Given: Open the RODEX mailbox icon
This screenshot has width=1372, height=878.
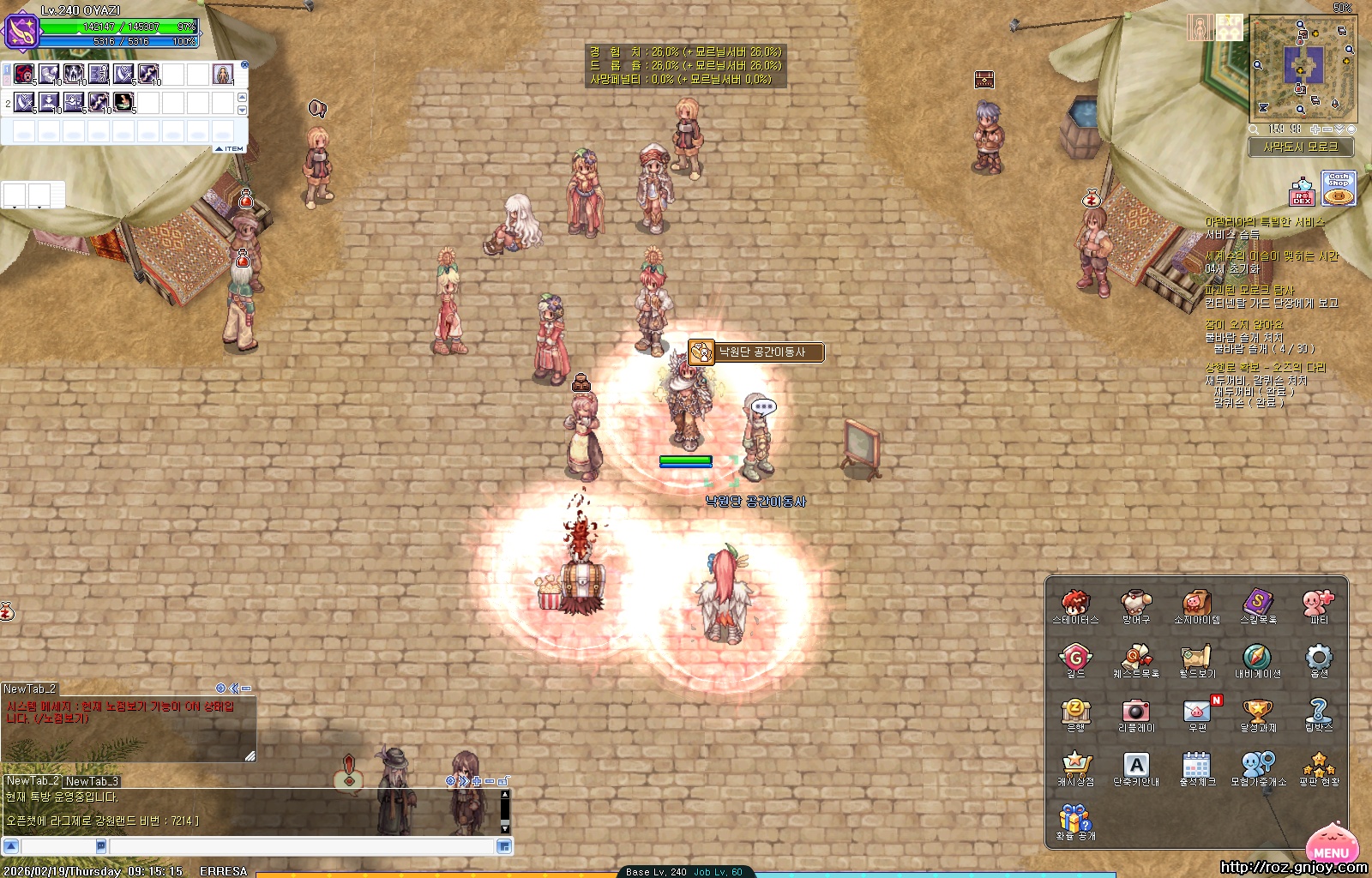Looking at the screenshot, I should click(1302, 191).
